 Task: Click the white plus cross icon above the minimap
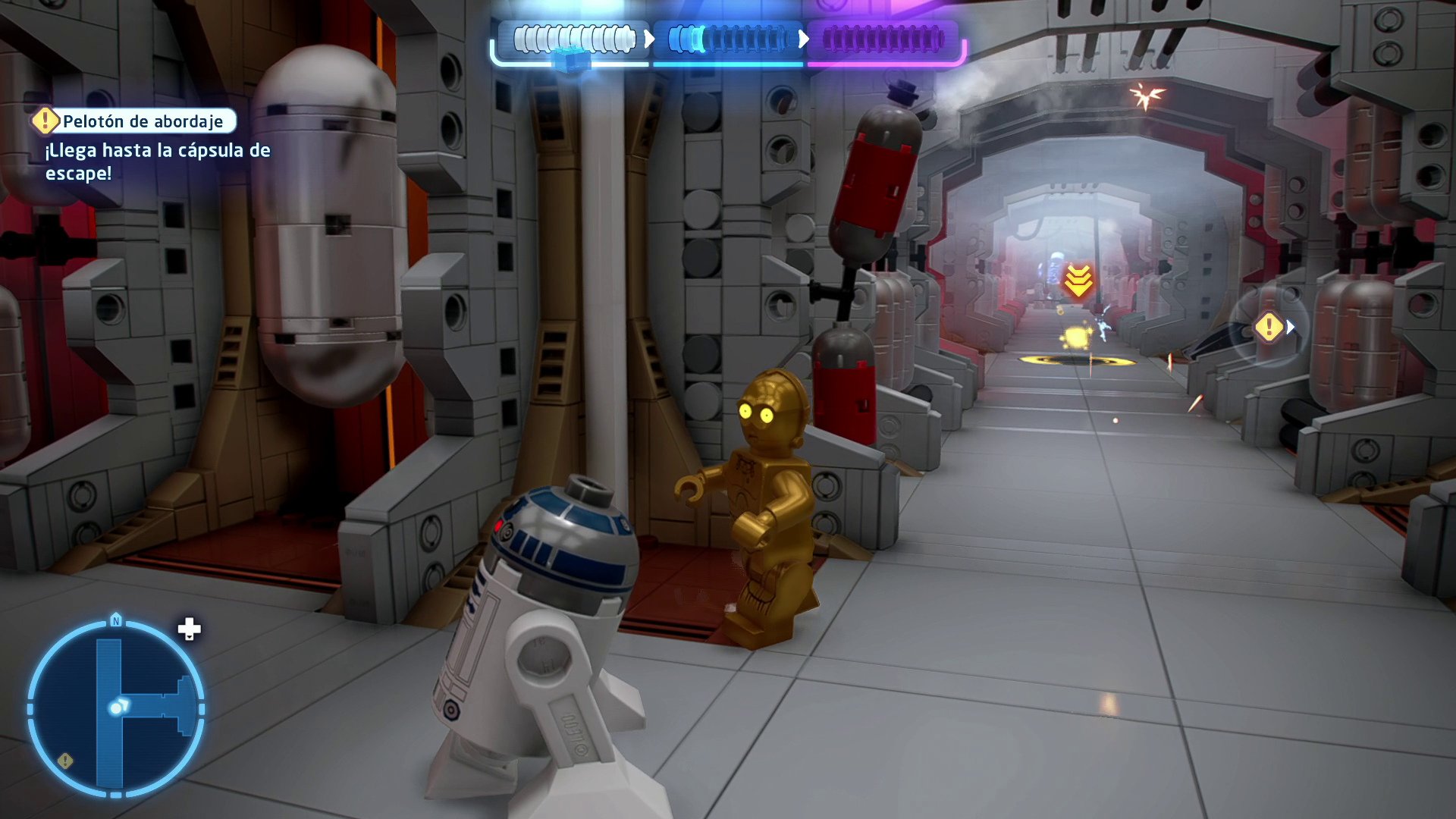point(189,629)
